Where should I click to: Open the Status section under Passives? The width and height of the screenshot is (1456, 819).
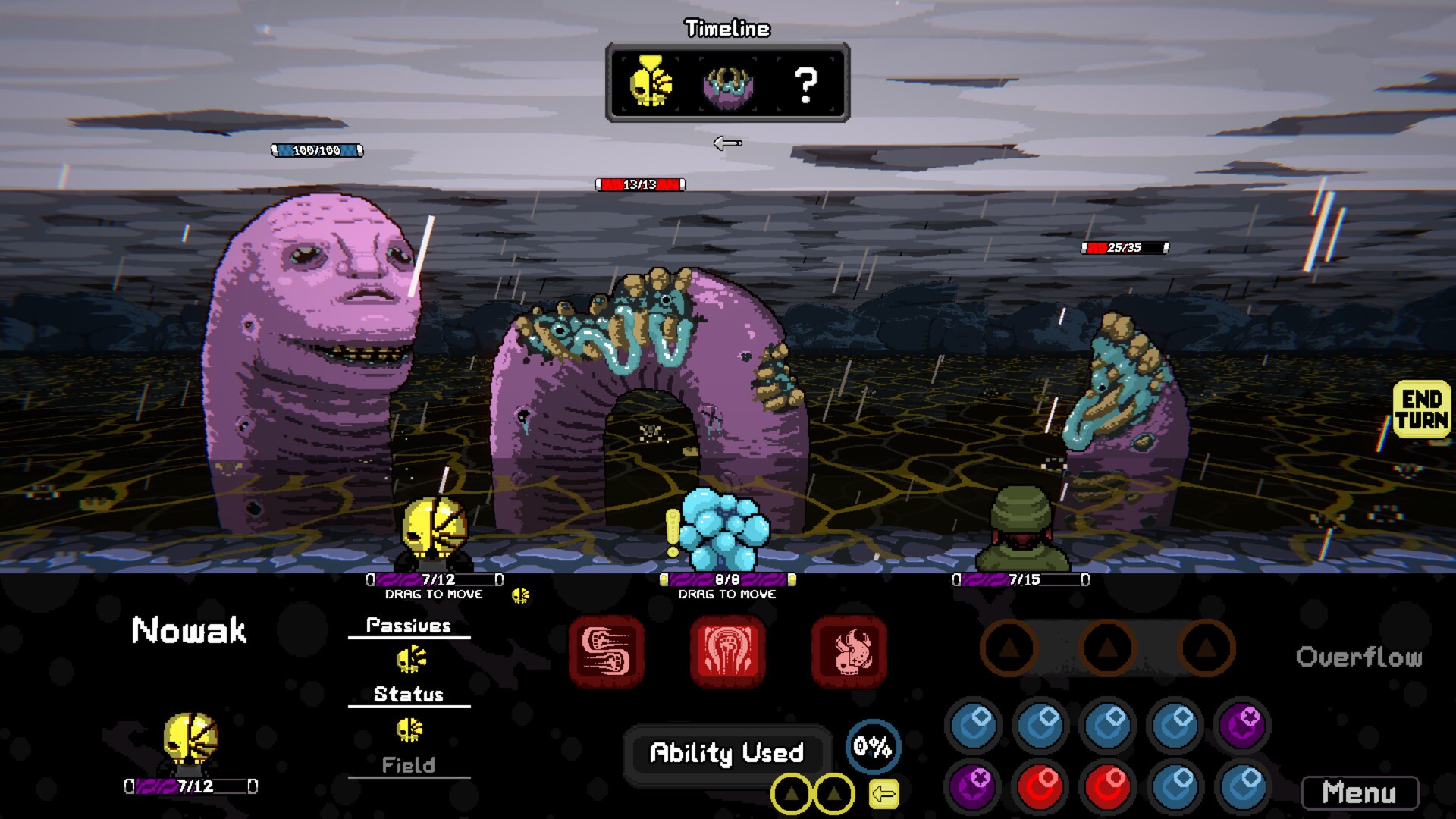point(409,693)
